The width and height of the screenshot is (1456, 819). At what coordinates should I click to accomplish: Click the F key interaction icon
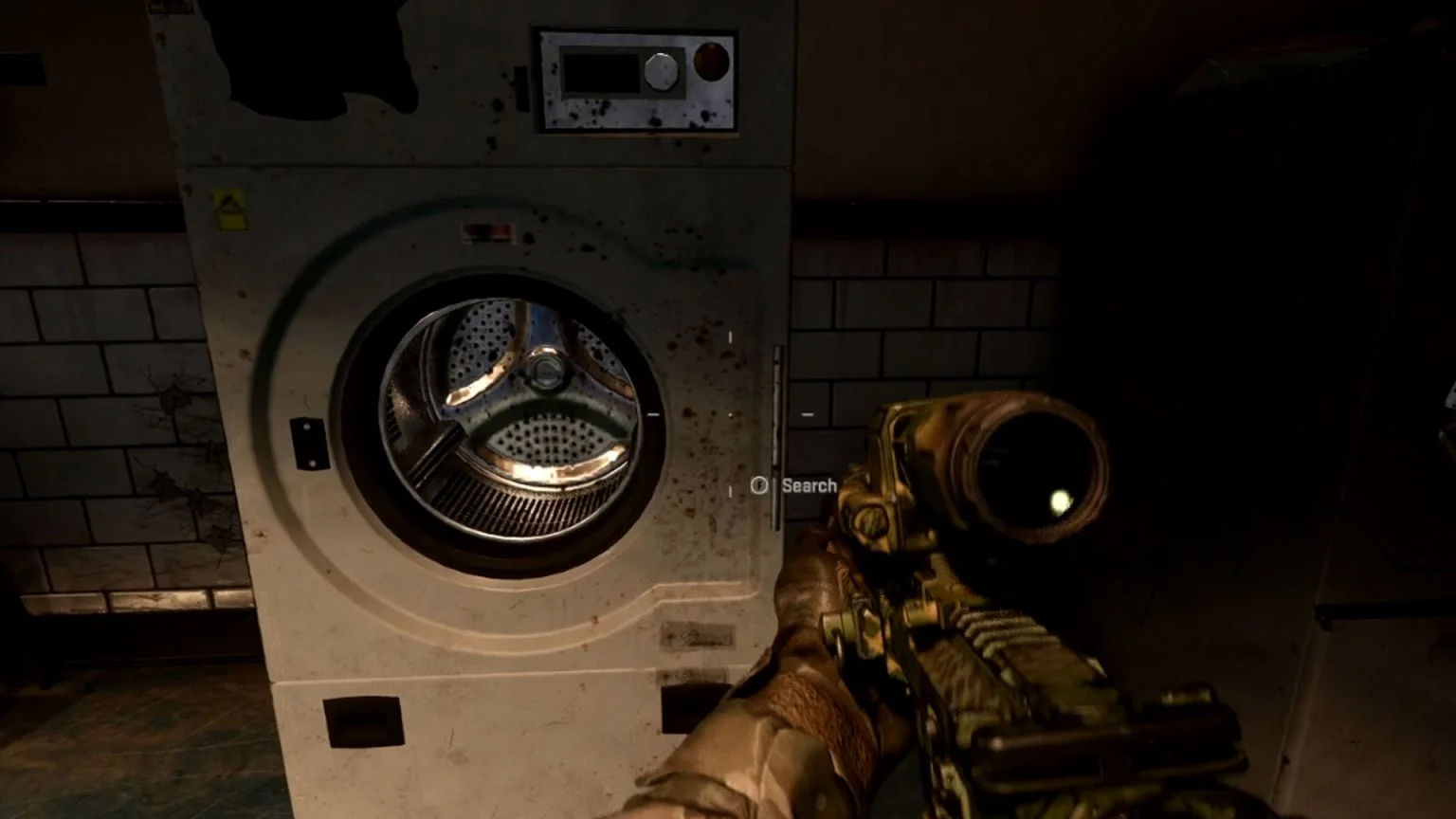point(758,485)
